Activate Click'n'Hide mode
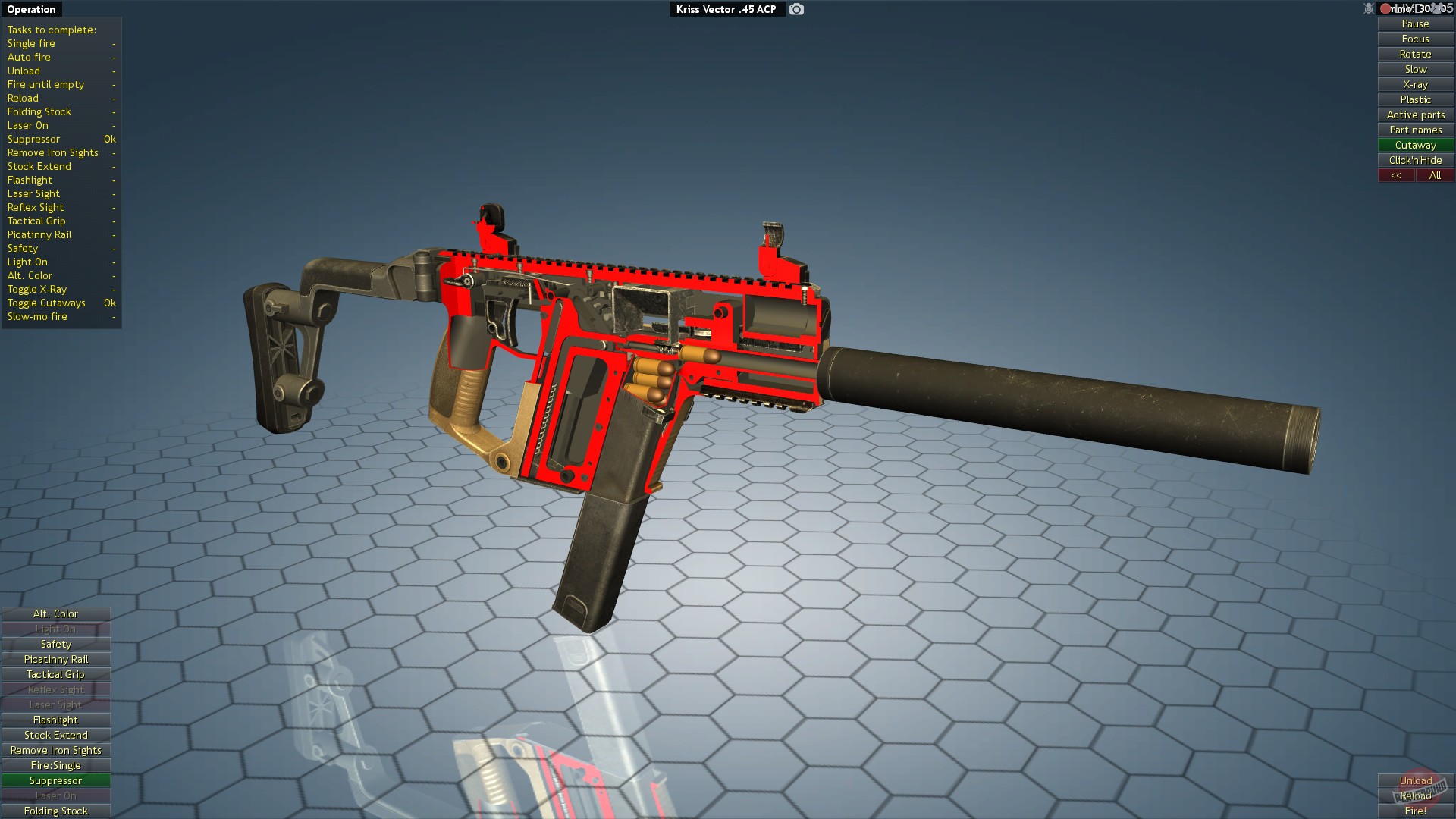This screenshot has width=1456, height=819. [1415, 160]
